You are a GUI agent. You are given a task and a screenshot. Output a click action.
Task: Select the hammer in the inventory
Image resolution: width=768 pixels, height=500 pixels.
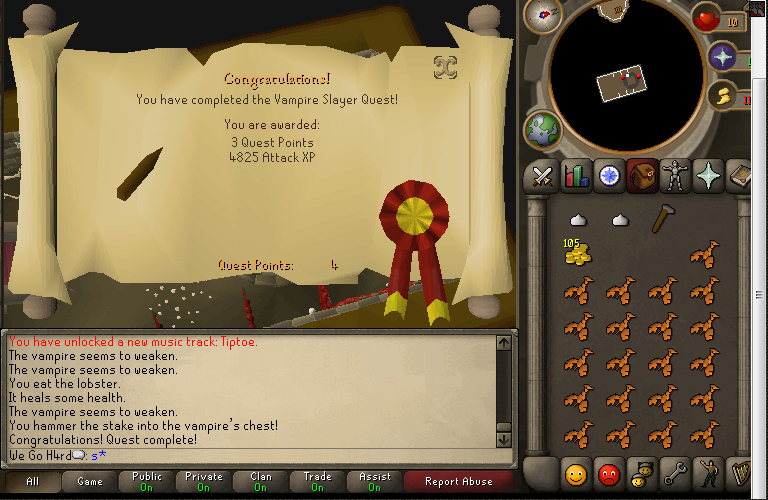pyautogui.click(x=661, y=219)
